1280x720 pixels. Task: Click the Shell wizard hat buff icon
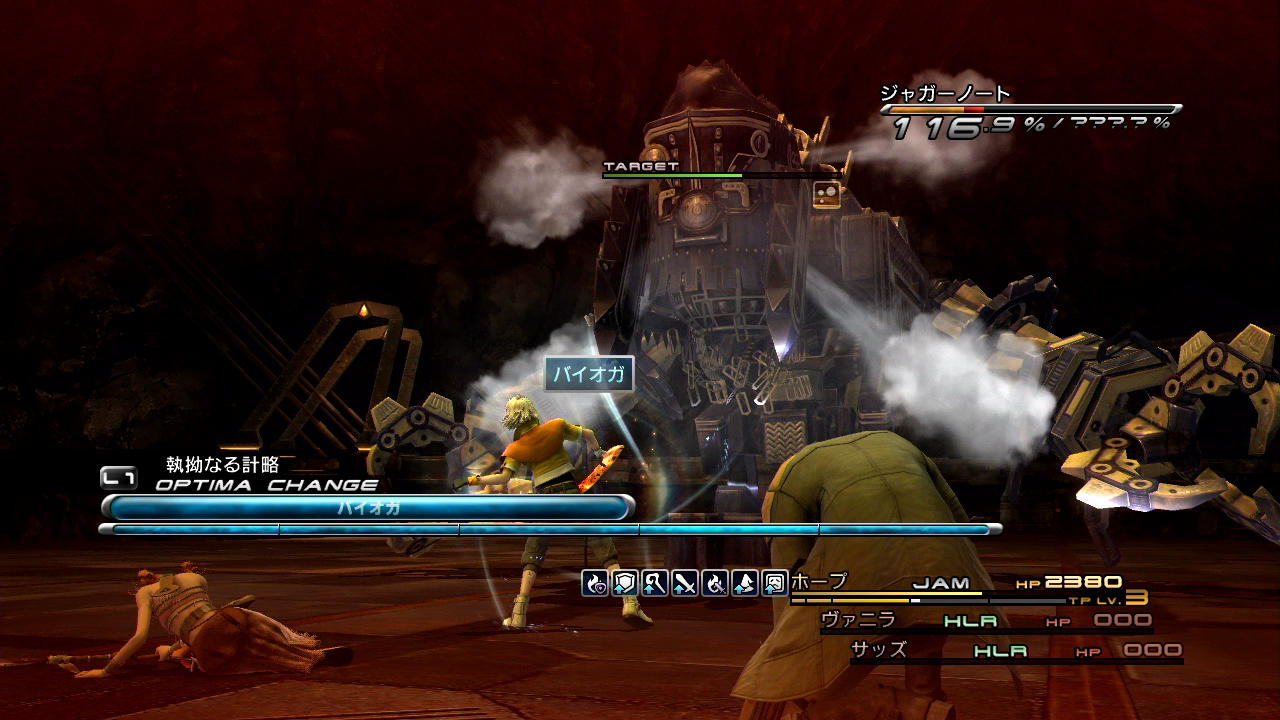(745, 583)
